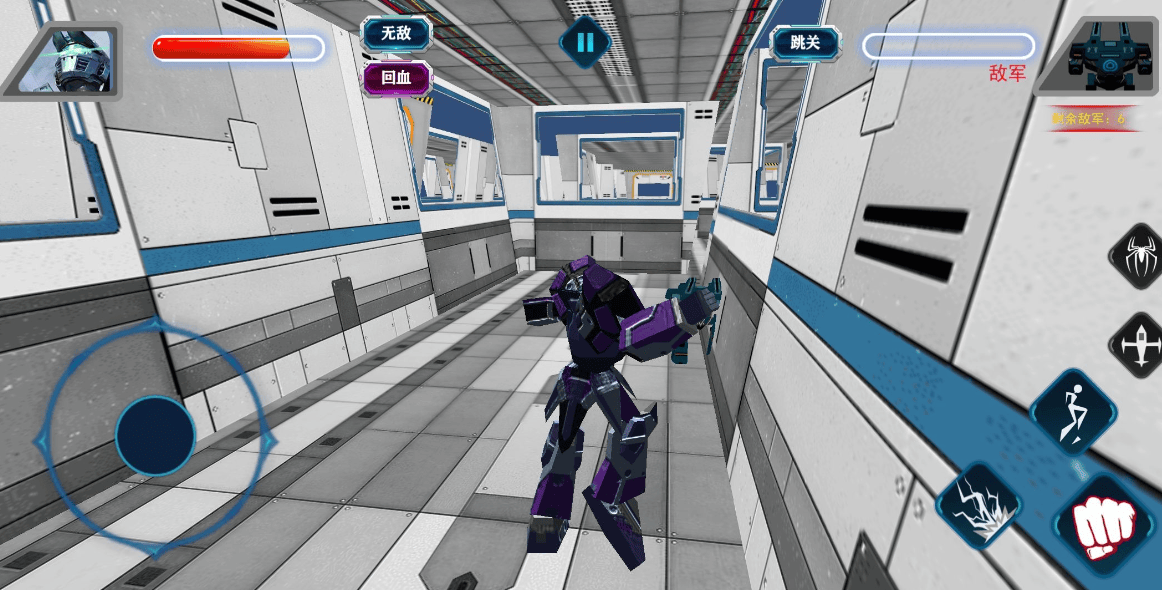
Task: Tap the virtual joystick center knob
Action: [155, 435]
